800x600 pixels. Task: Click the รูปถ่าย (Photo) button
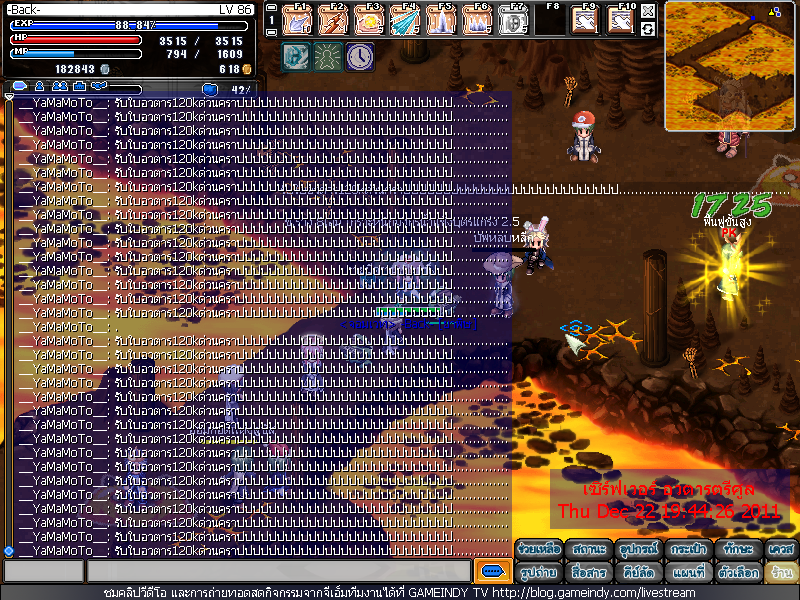[x=538, y=573]
